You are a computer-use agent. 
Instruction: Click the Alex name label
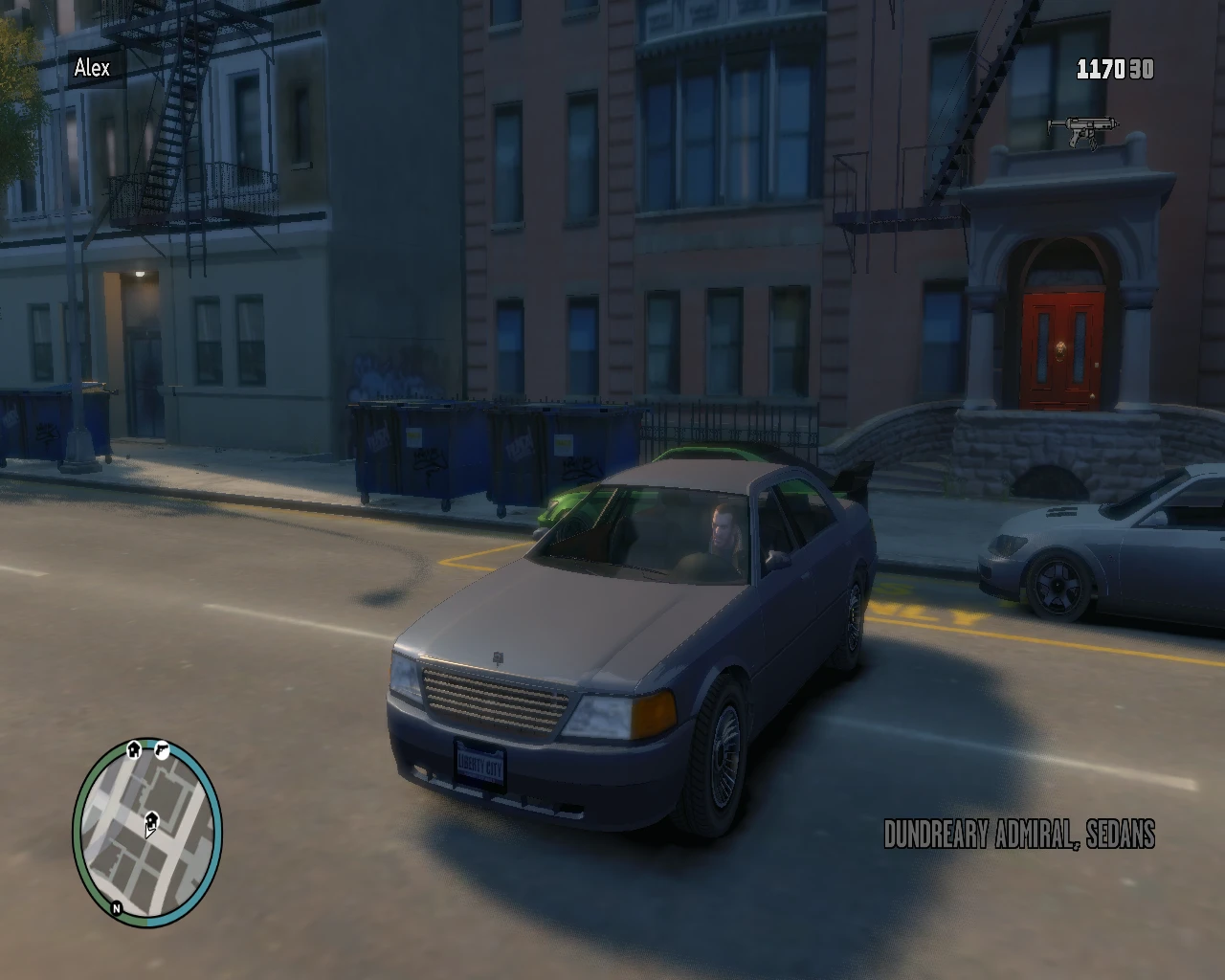[x=91, y=68]
